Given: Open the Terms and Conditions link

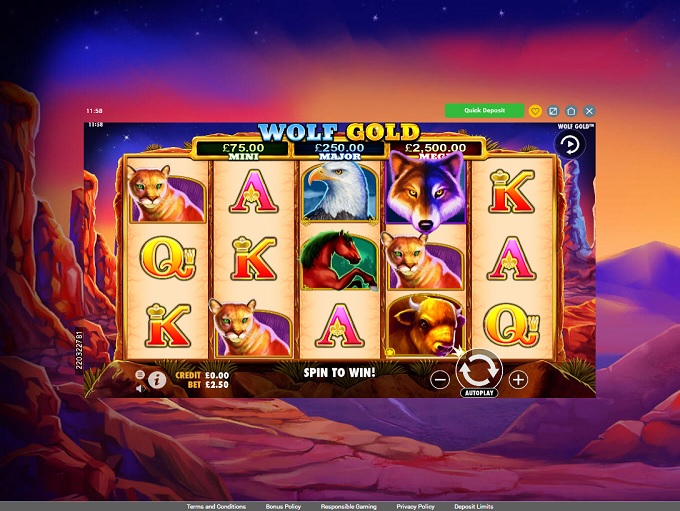Looking at the screenshot, I should tap(216, 507).
